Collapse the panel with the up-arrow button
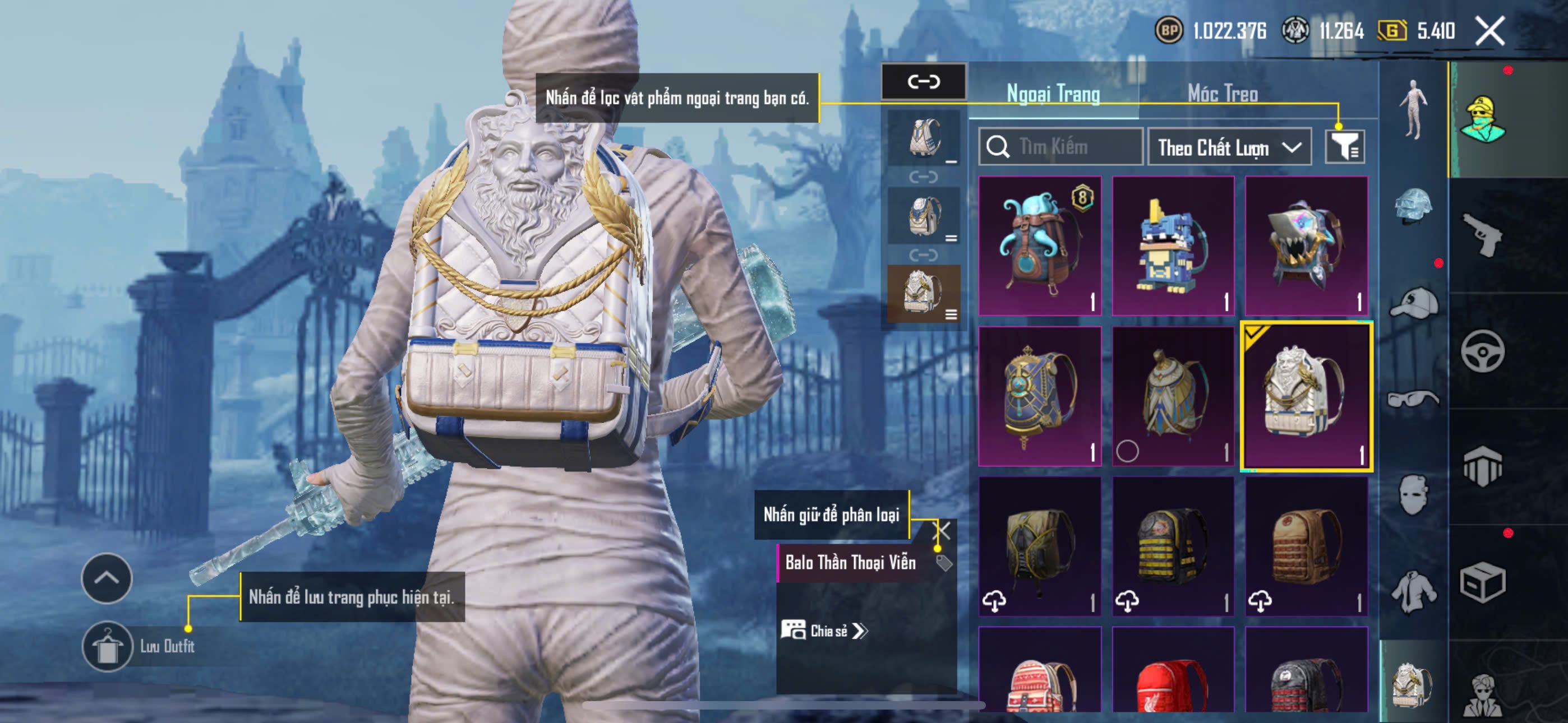 (x=107, y=577)
